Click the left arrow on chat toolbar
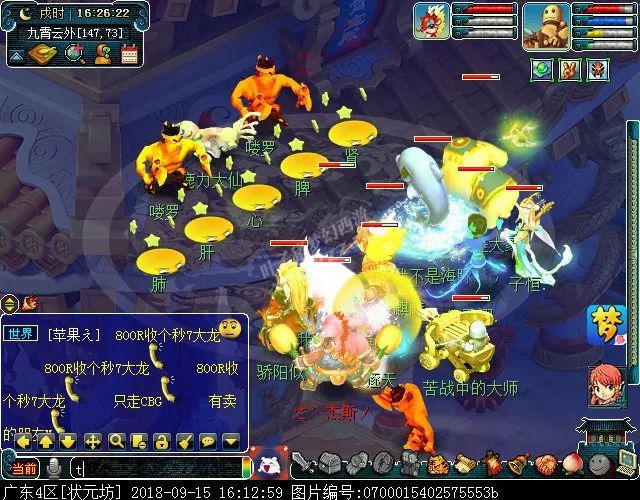 pyautogui.click(x=23, y=440)
